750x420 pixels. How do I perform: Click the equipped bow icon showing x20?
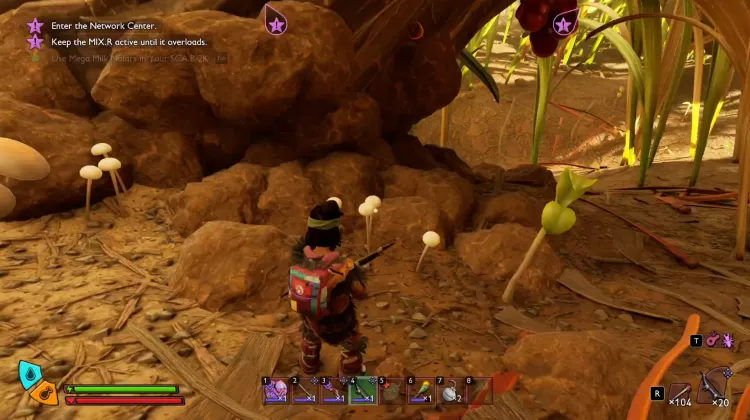(x=717, y=385)
